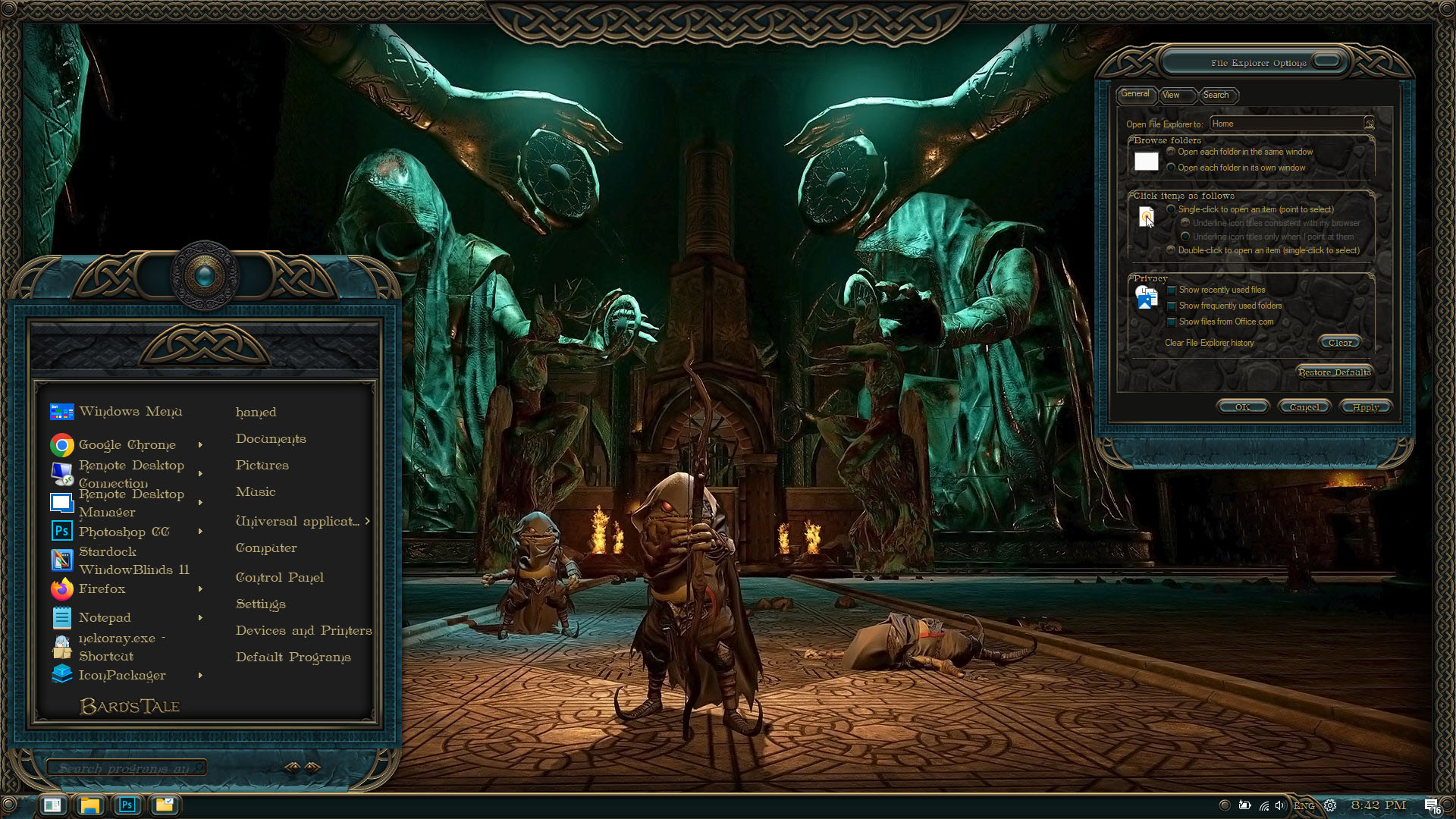Open Photoshop from the taskbar
Viewport: 1456px width, 819px height.
tap(127, 805)
